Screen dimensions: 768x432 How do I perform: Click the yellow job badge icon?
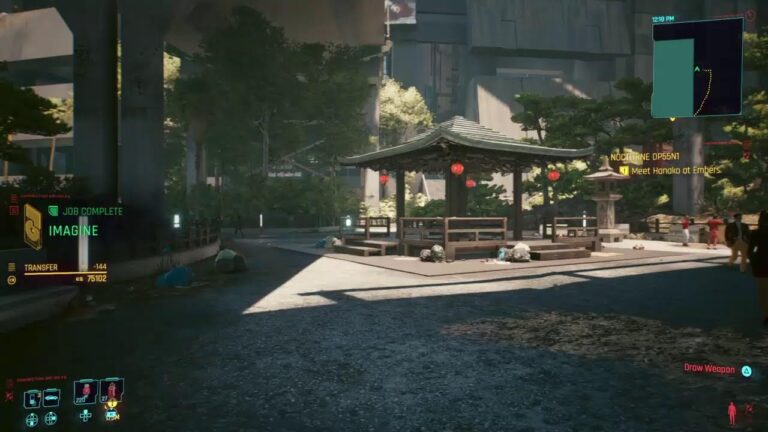pyautogui.click(x=33, y=226)
